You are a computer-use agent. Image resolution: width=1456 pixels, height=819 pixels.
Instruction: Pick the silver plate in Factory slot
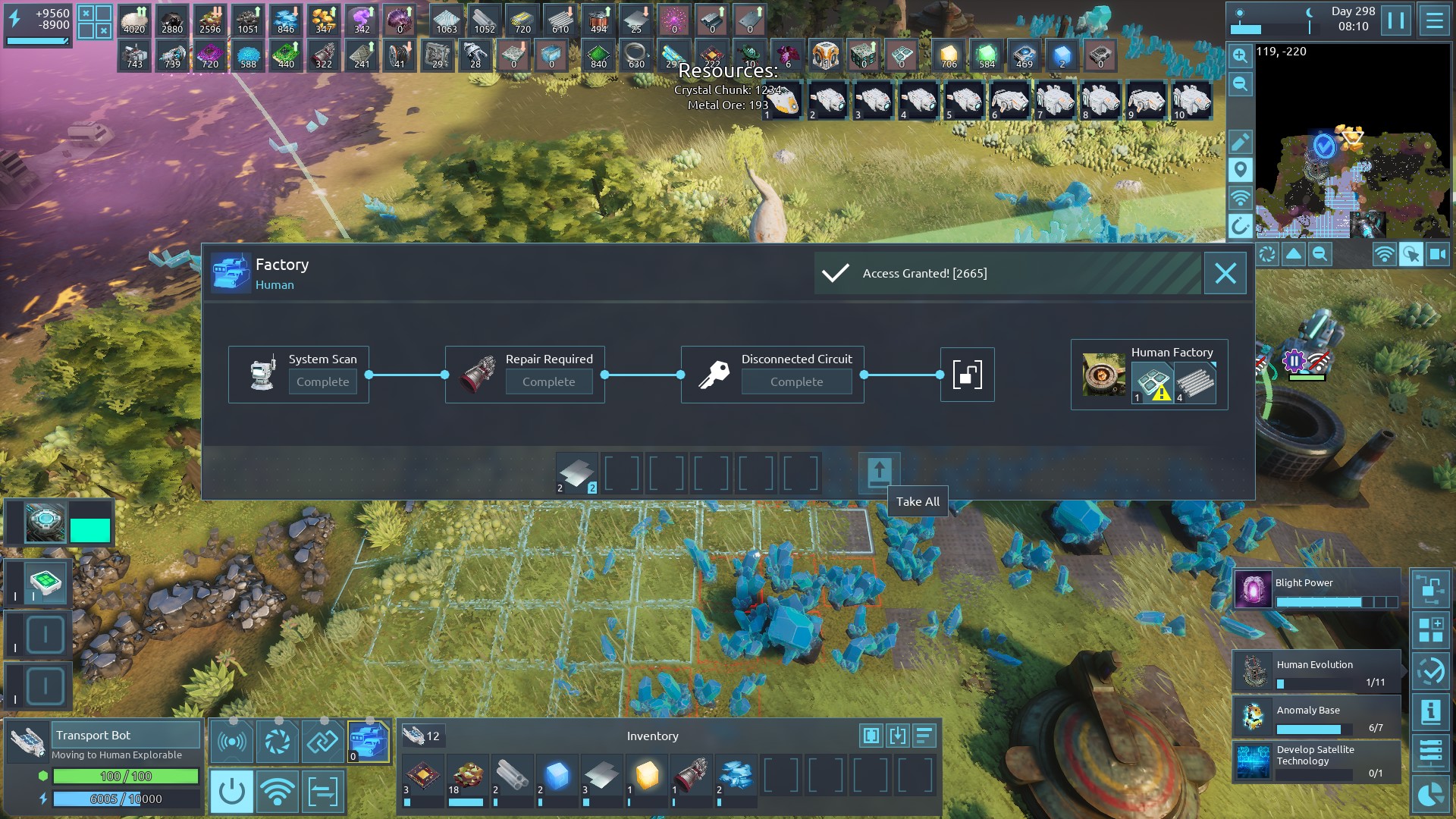coord(576,474)
